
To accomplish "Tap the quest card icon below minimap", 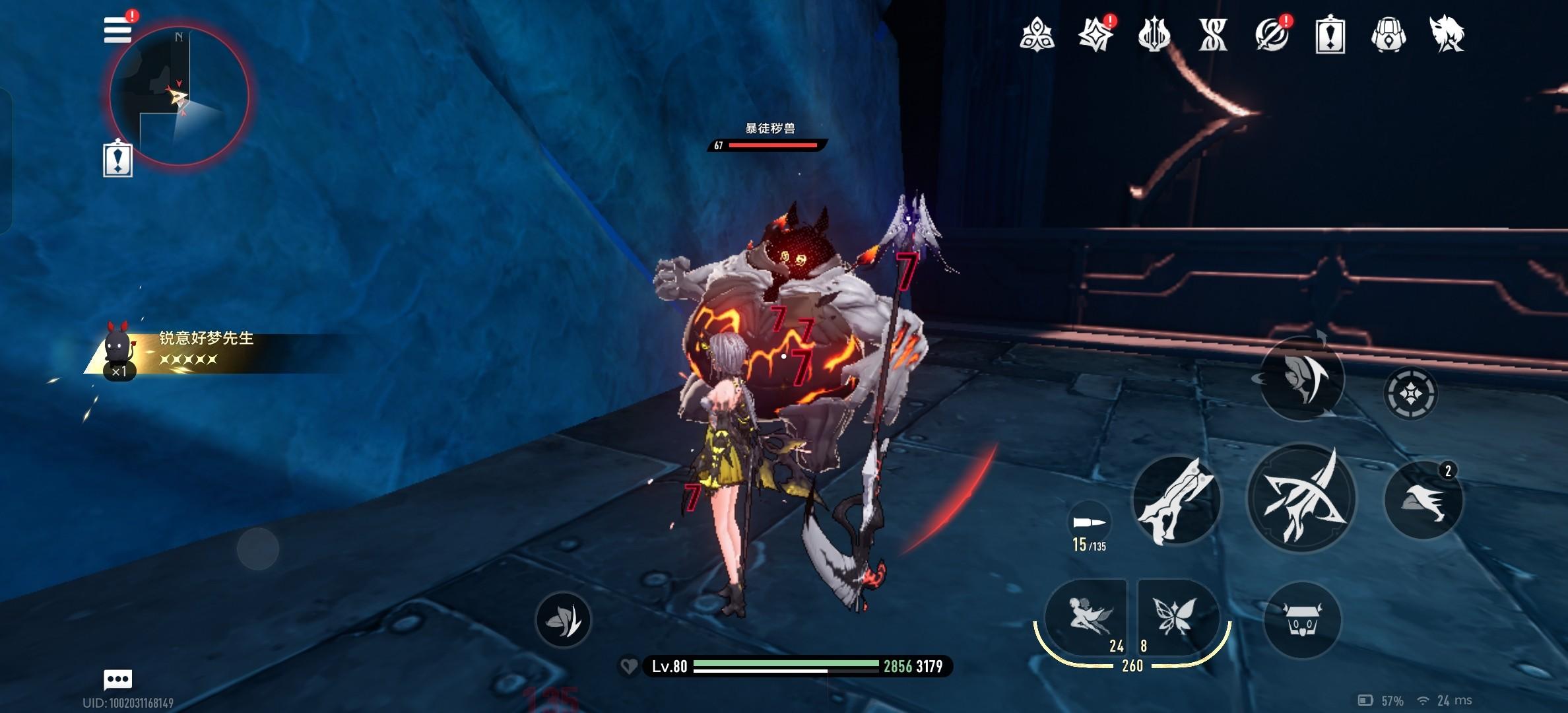I will point(117,159).
